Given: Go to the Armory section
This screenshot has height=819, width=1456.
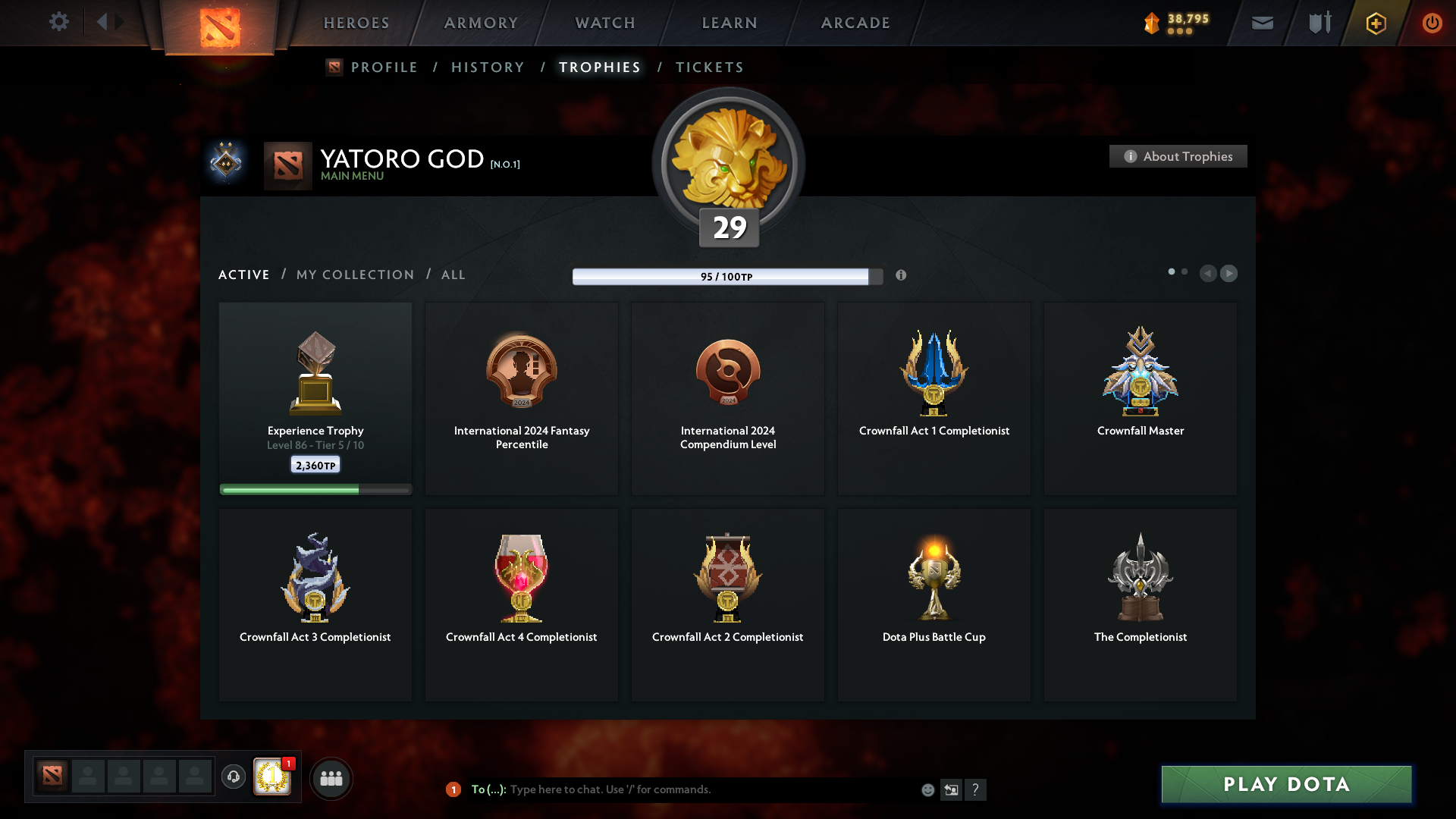Looking at the screenshot, I should click(x=481, y=23).
